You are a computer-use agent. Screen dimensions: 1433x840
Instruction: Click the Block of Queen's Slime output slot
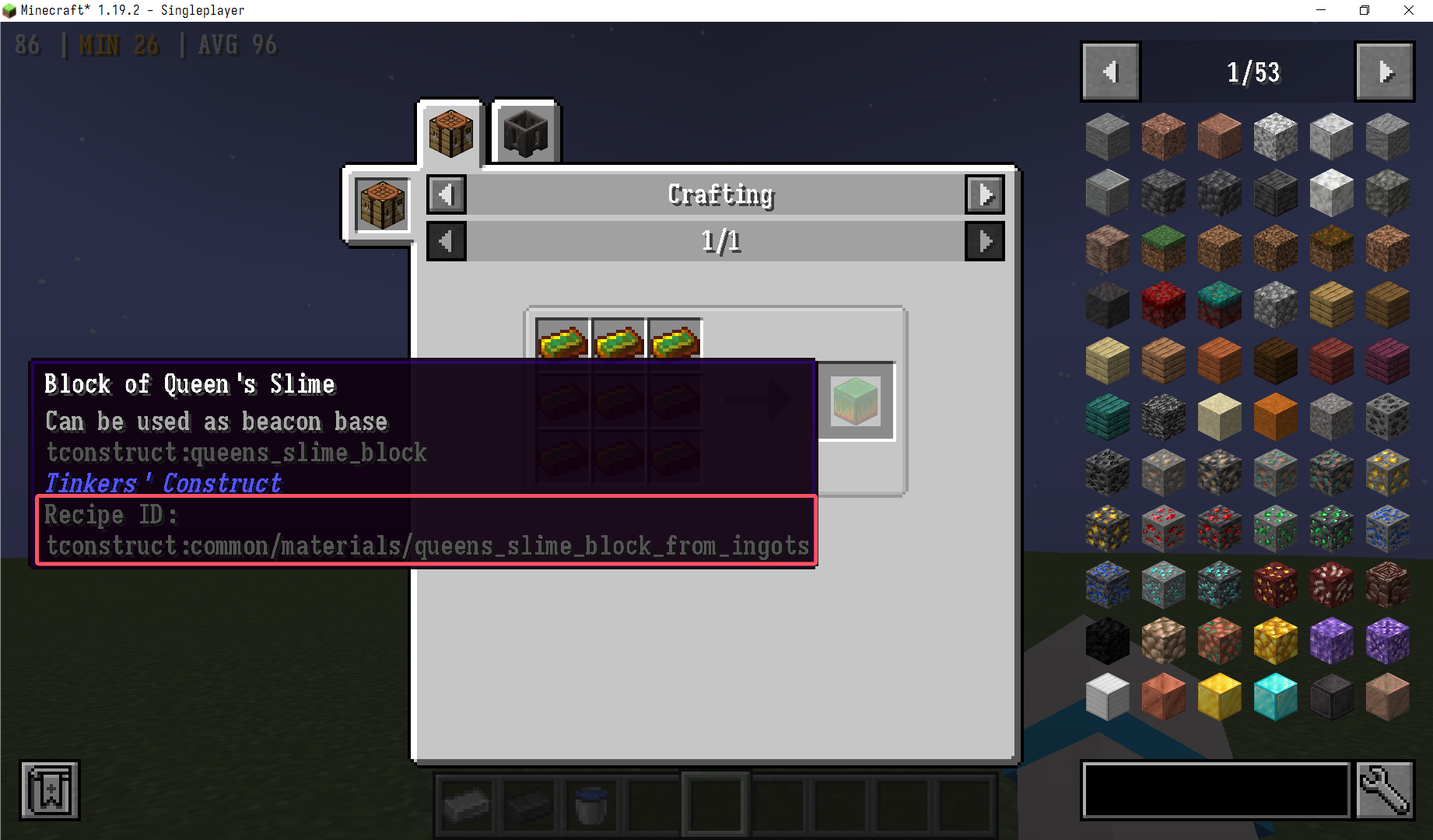click(x=856, y=401)
